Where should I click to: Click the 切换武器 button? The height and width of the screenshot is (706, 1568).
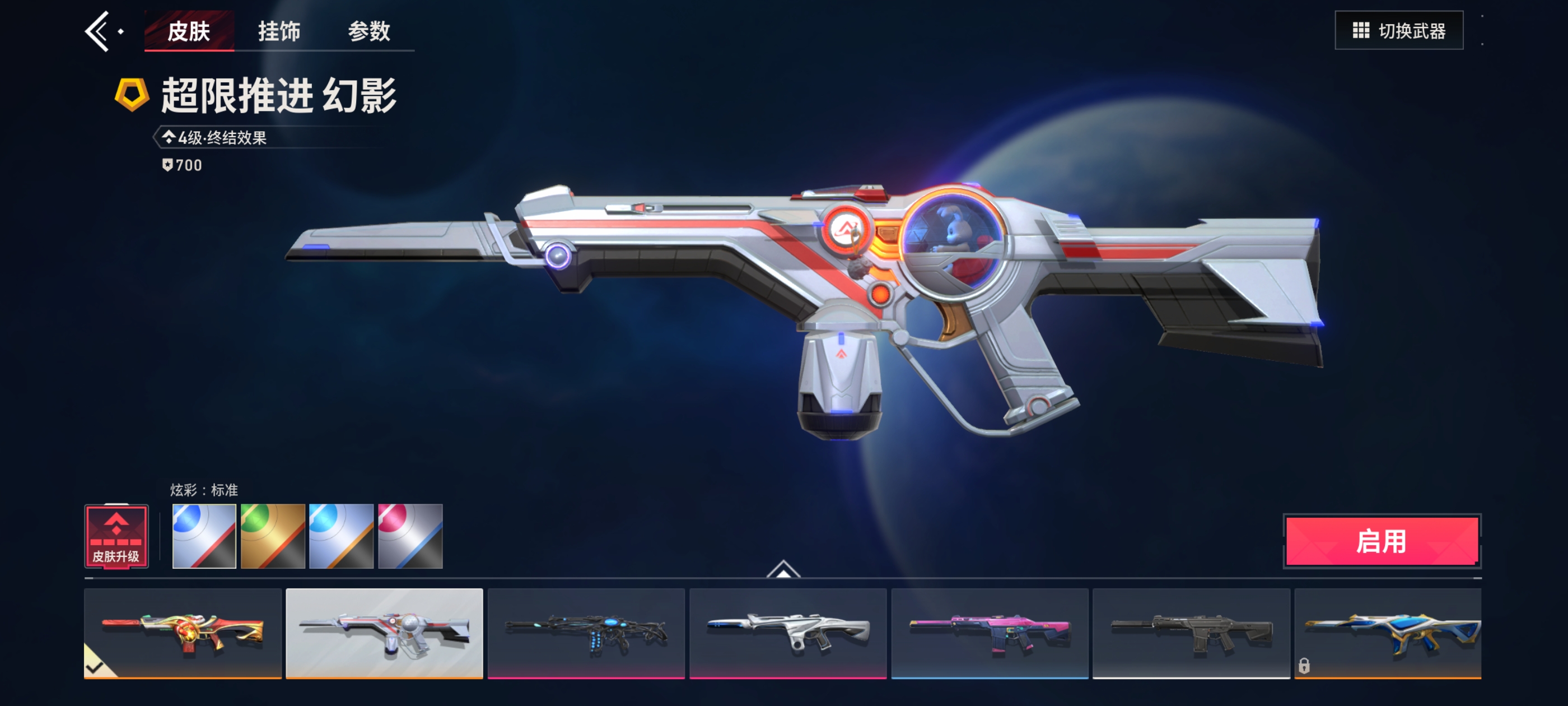coord(1398,30)
